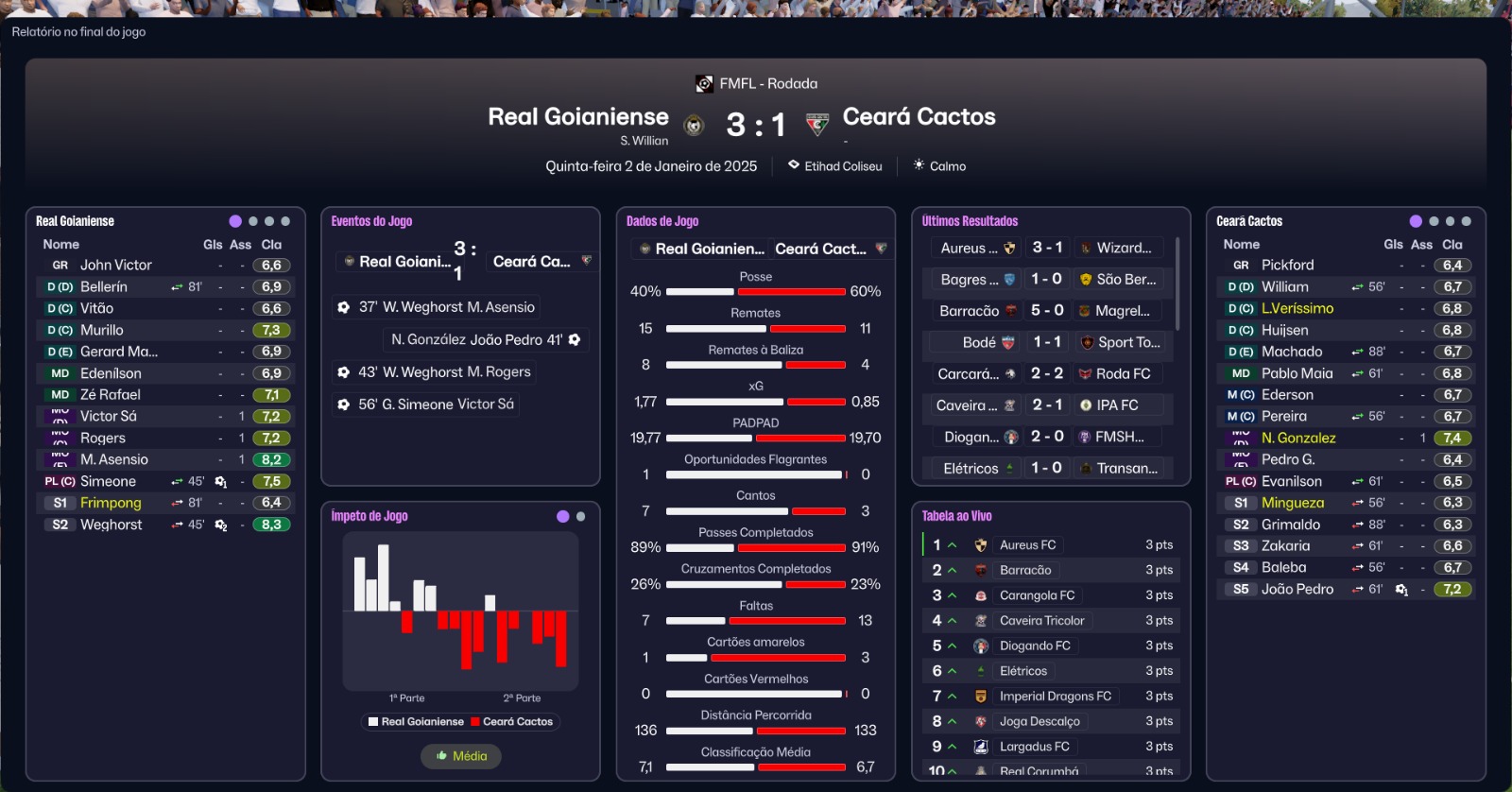Open Real Goianiense team name in header

point(577,117)
